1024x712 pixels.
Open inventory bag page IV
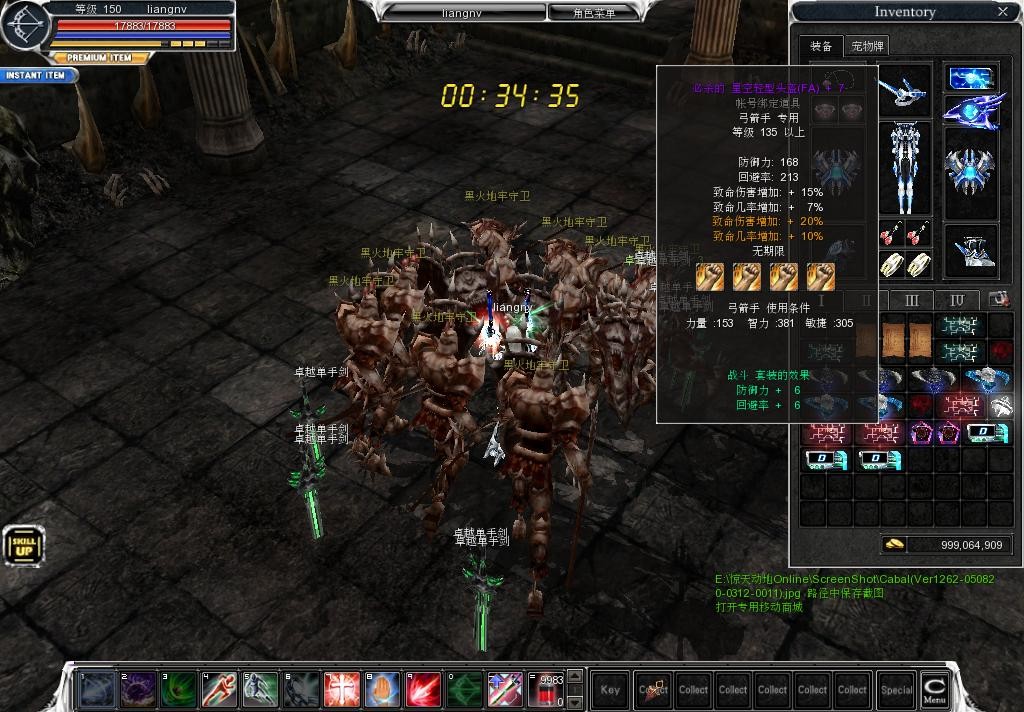tap(957, 300)
